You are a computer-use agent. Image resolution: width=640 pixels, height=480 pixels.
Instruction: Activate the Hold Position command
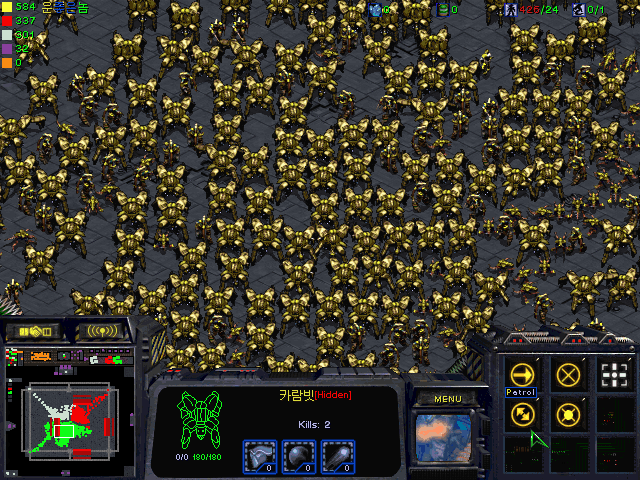569,412
